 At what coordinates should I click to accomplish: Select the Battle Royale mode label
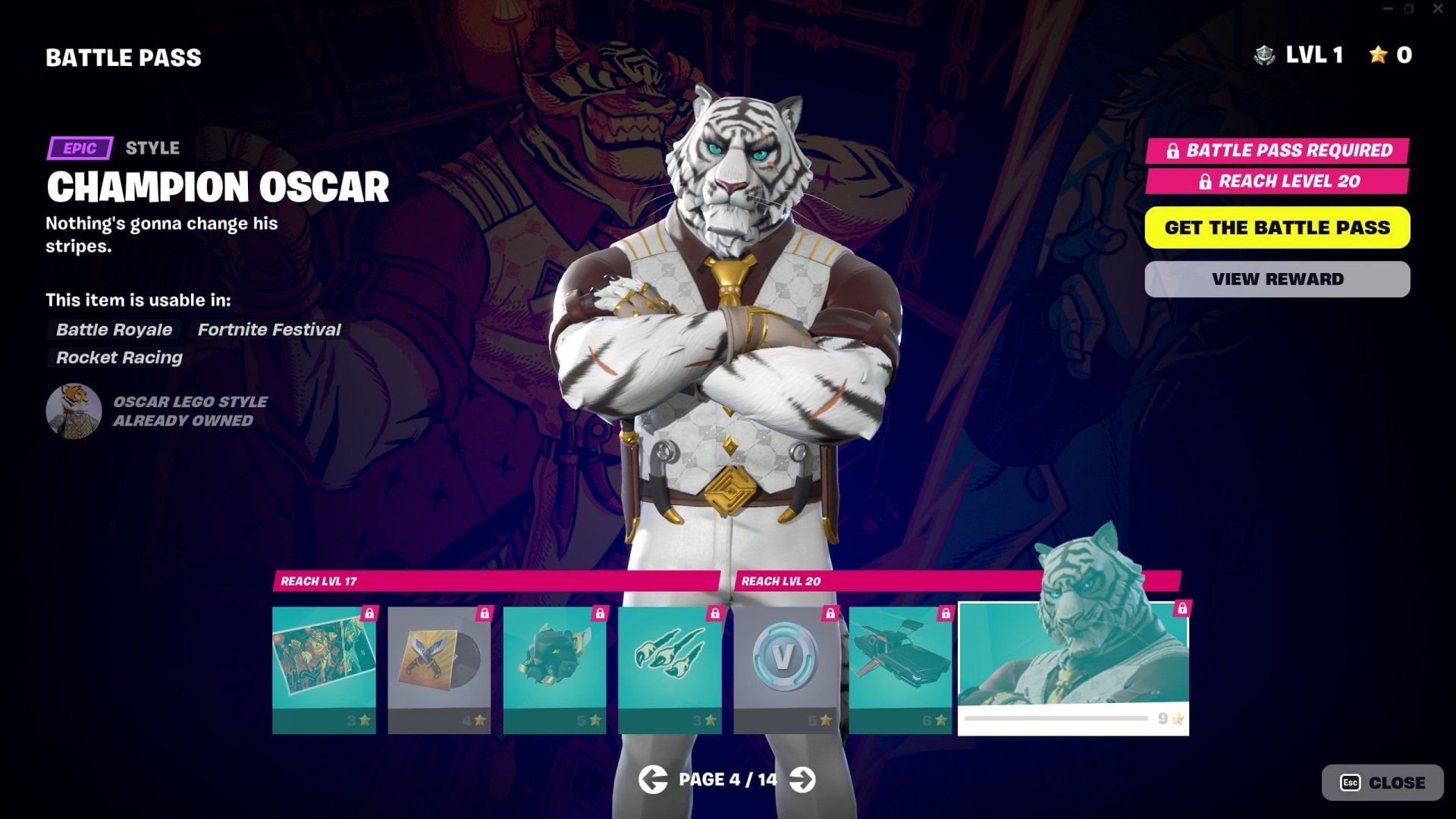(114, 330)
